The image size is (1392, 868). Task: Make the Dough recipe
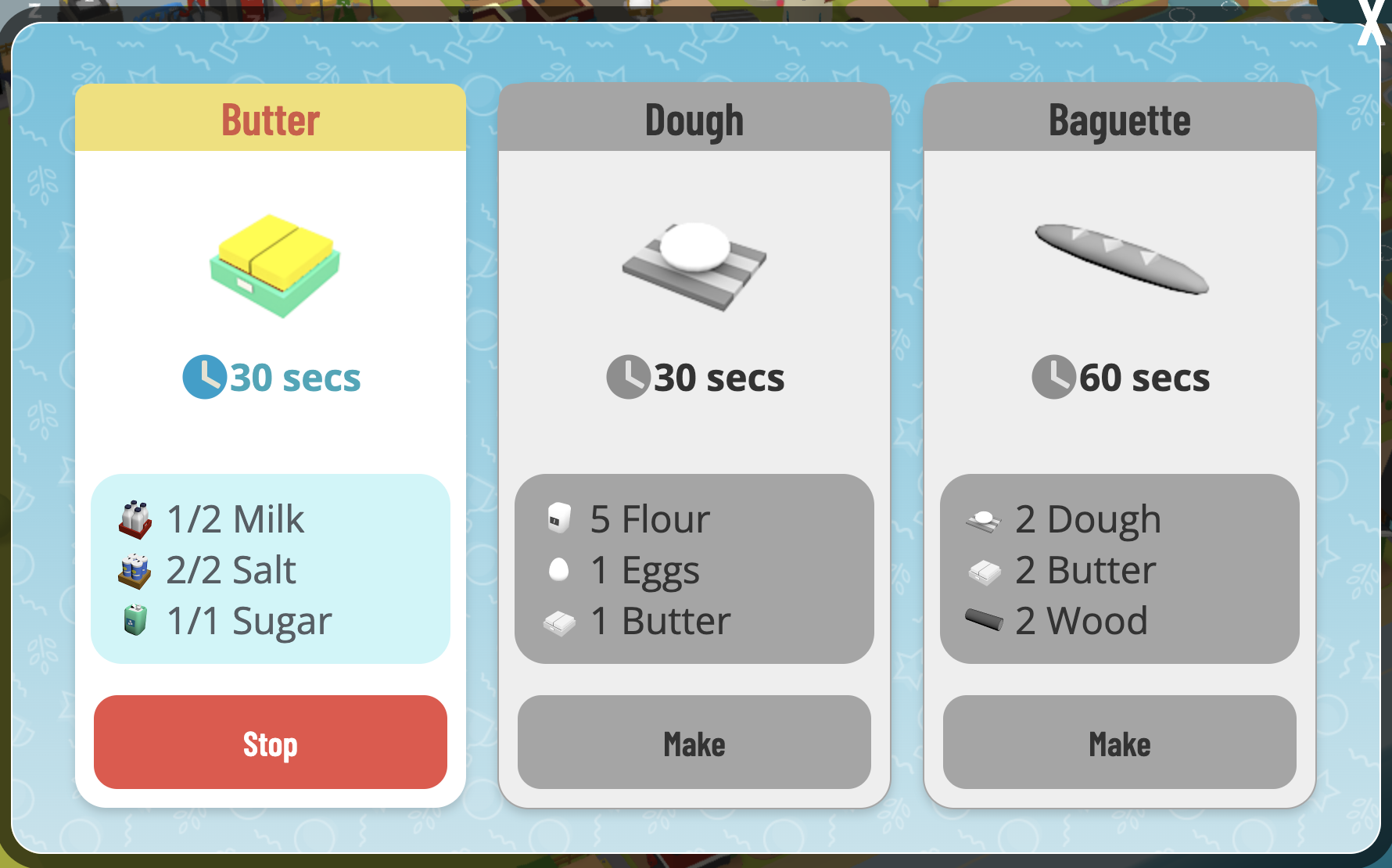[694, 742]
